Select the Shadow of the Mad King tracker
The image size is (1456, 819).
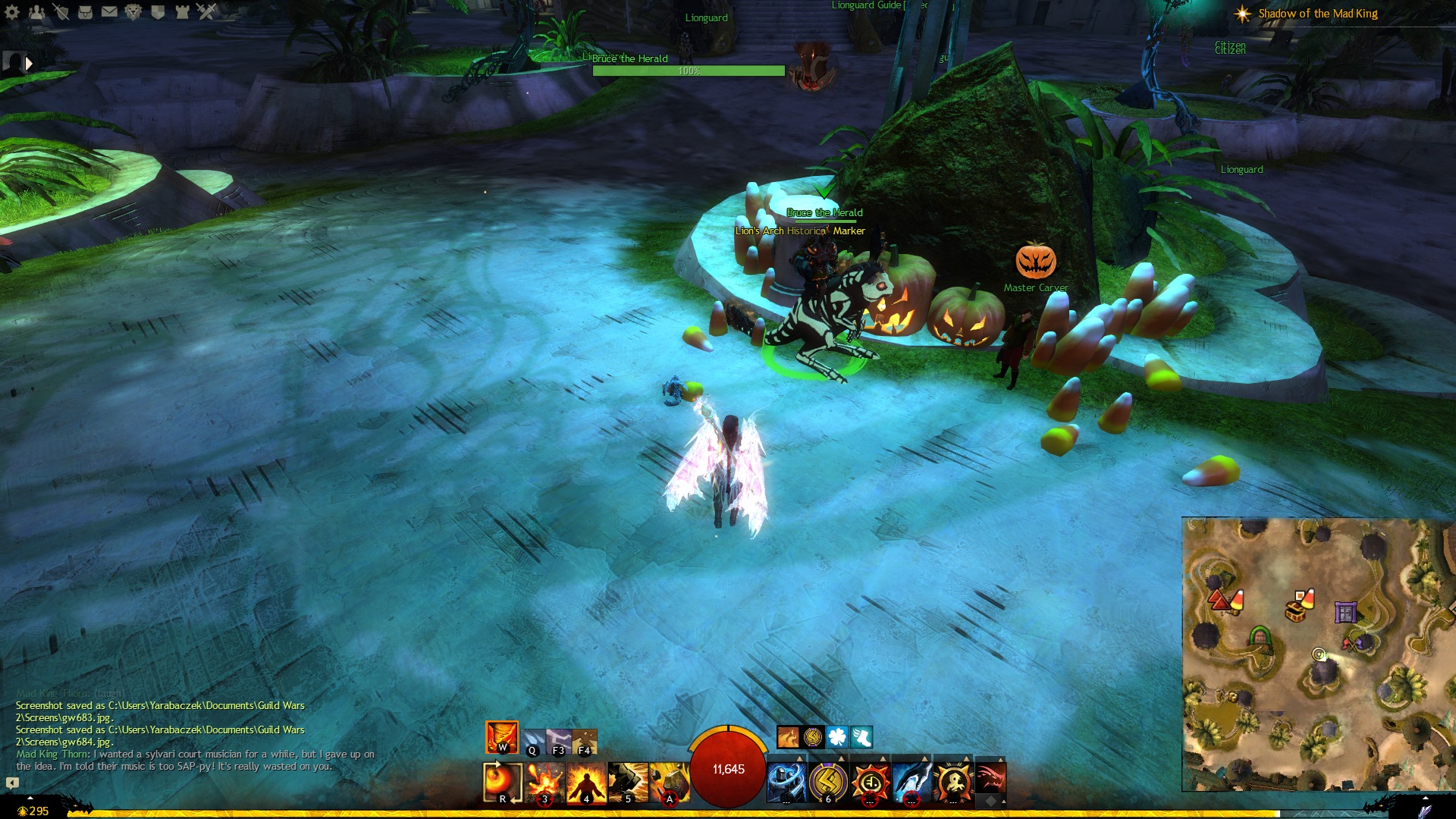[1317, 14]
